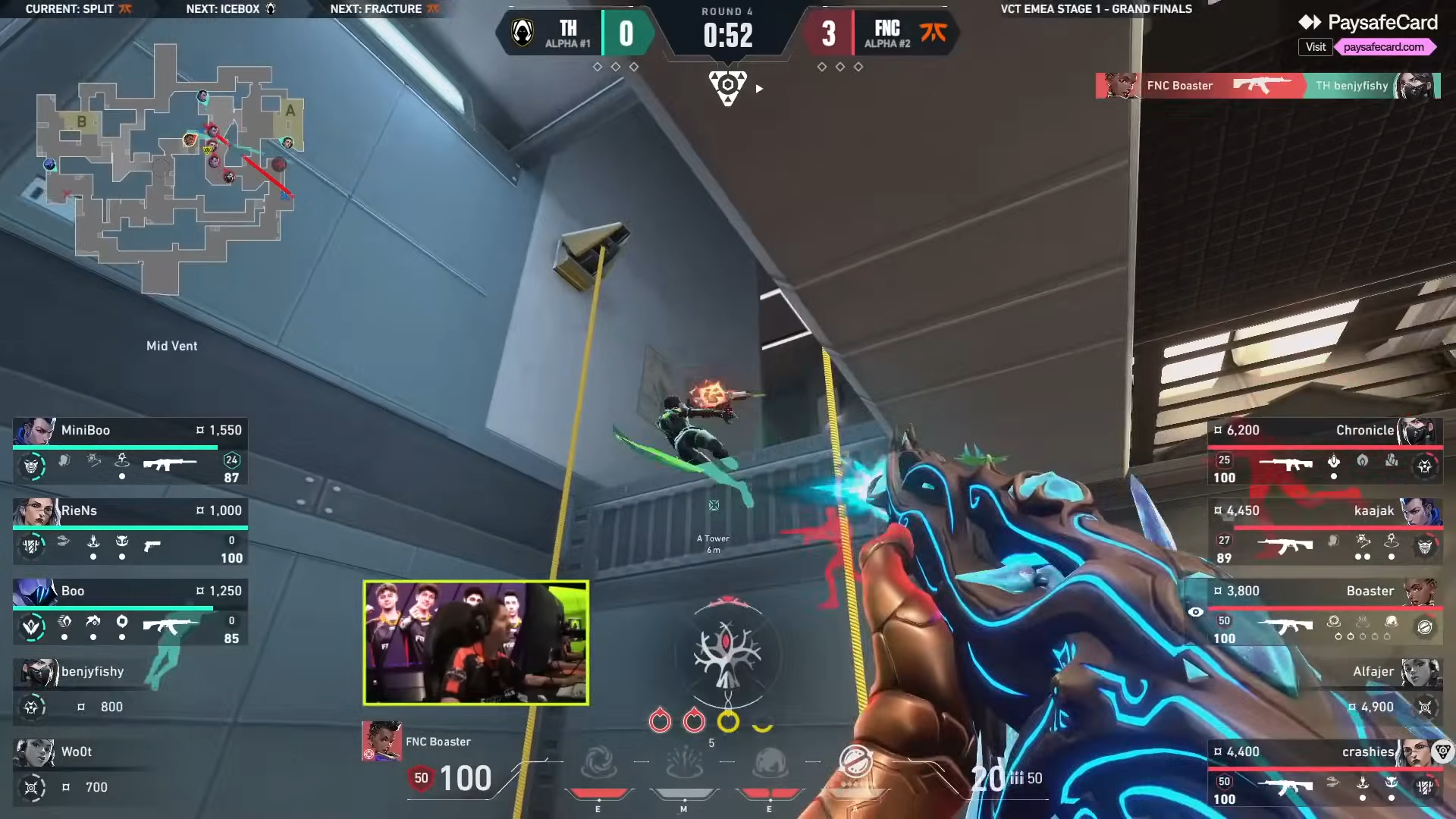Select MiniBoo's player panel
Screen dimensions: 1456x819
(130, 452)
